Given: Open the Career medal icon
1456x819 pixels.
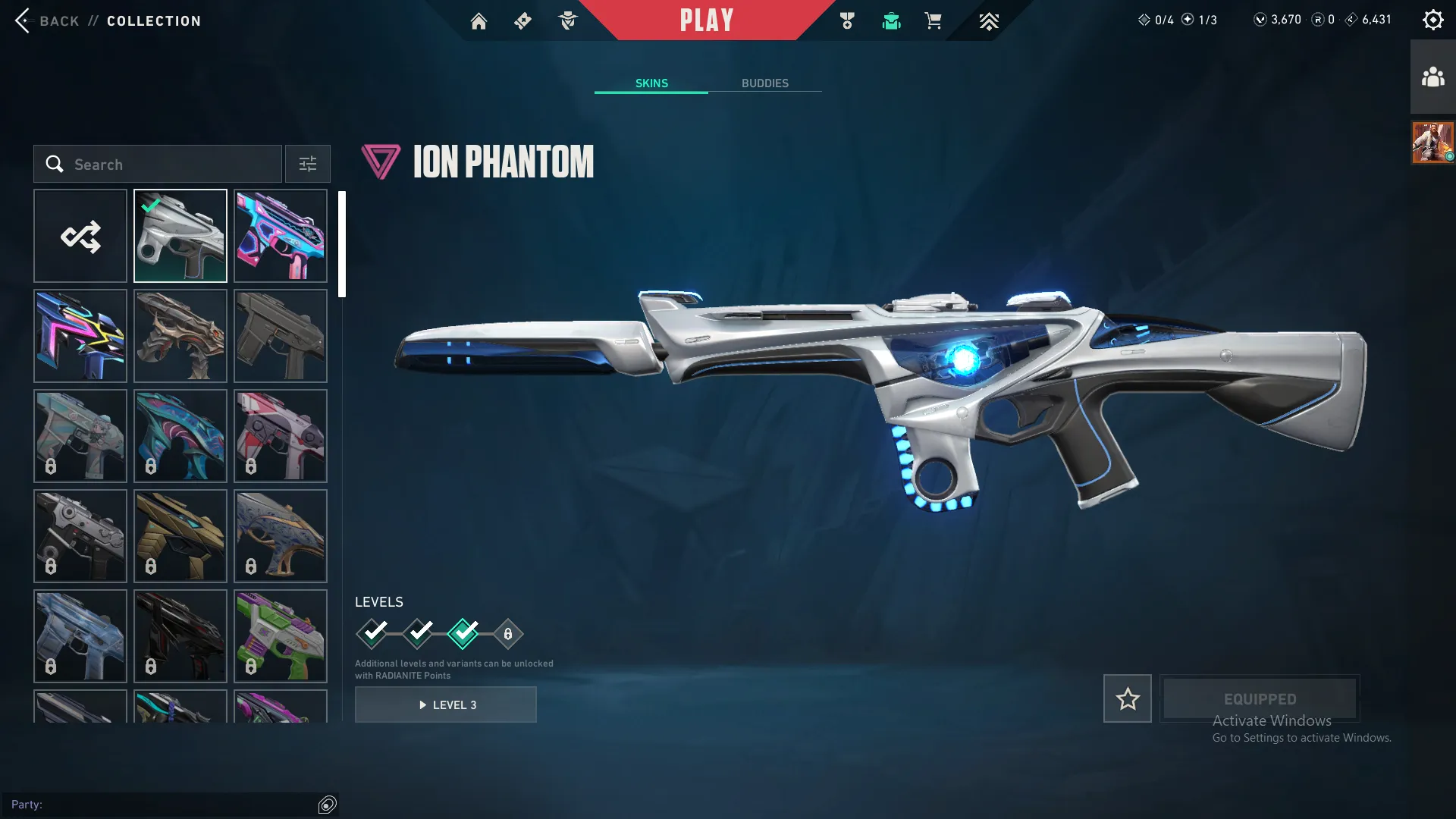Looking at the screenshot, I should 847,20.
